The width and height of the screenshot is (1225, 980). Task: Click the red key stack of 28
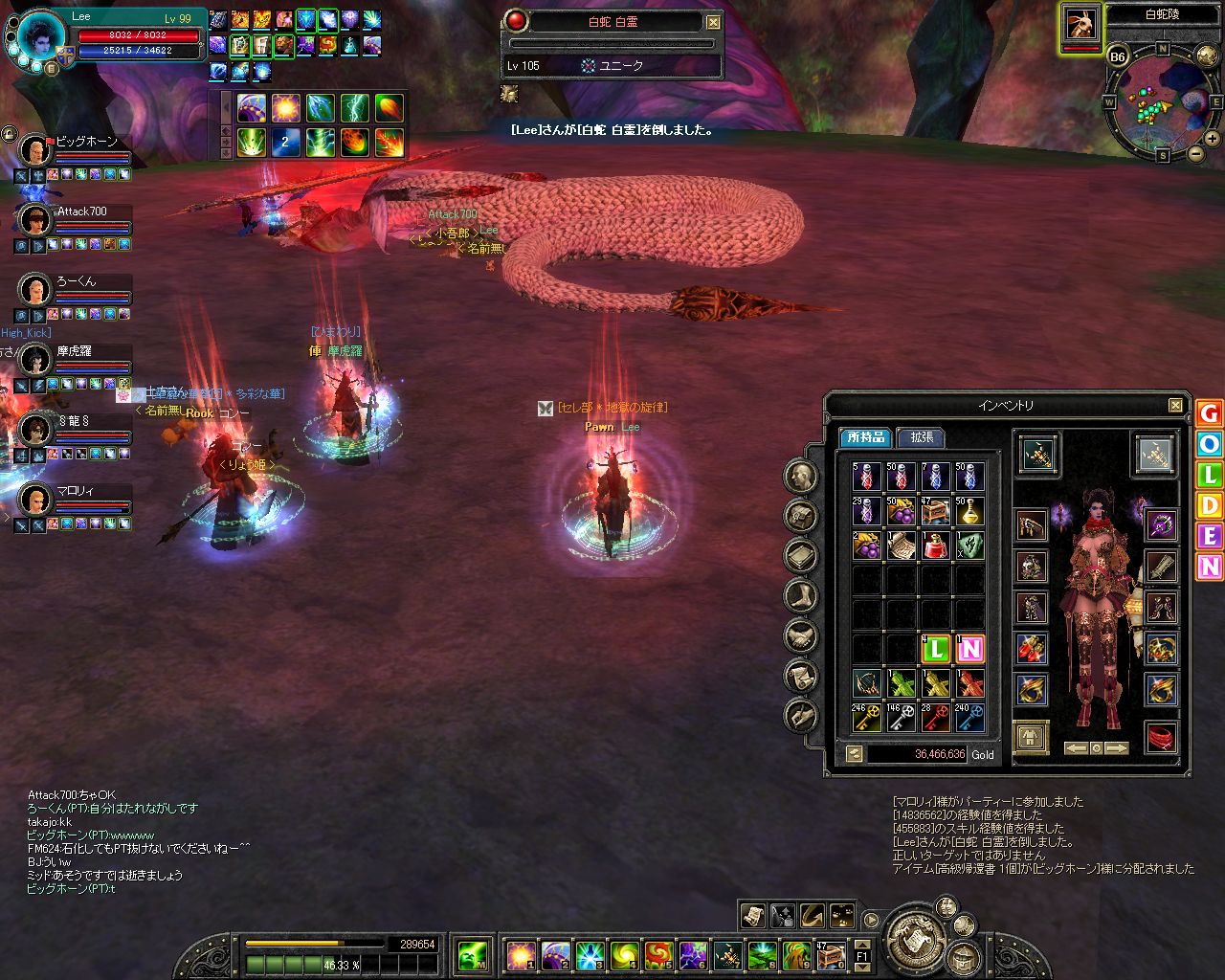[x=935, y=718]
